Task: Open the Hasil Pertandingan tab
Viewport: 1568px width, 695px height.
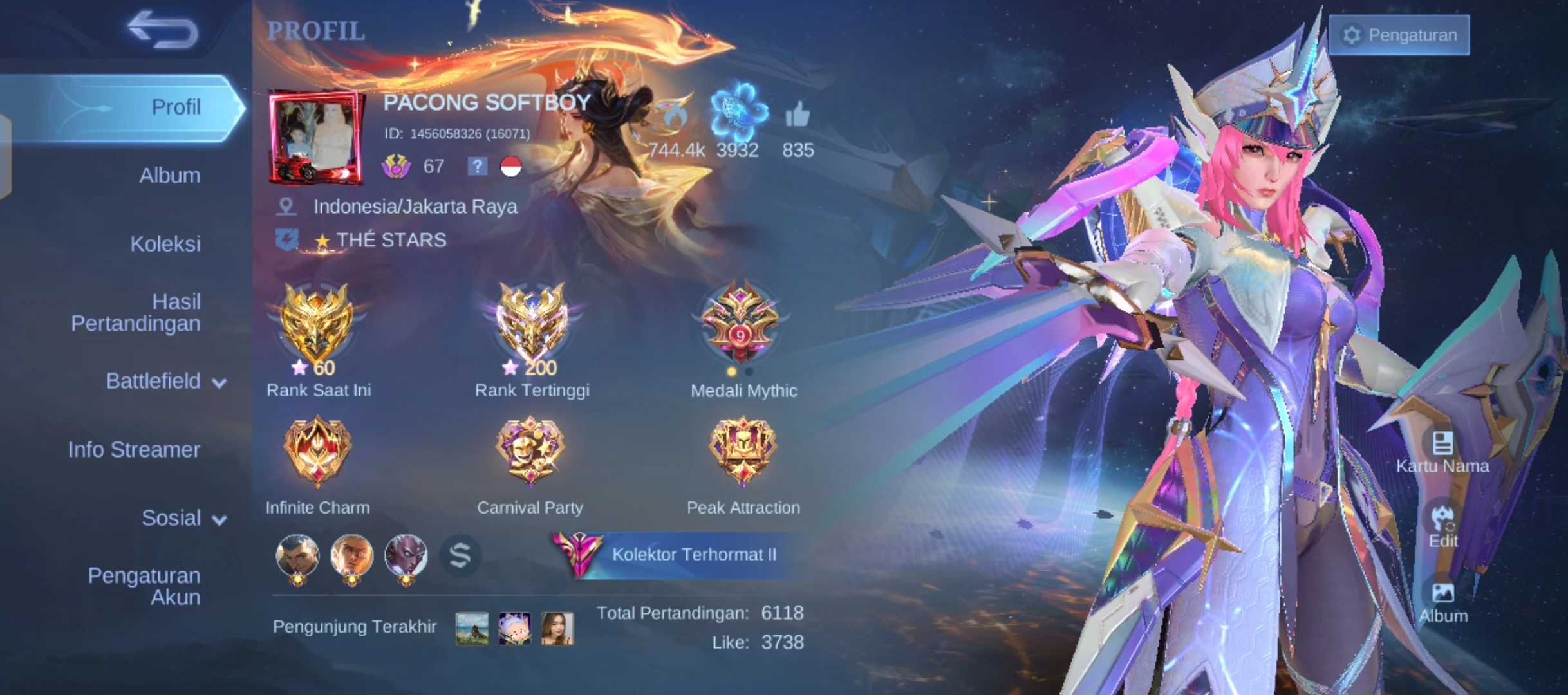Action: point(135,313)
